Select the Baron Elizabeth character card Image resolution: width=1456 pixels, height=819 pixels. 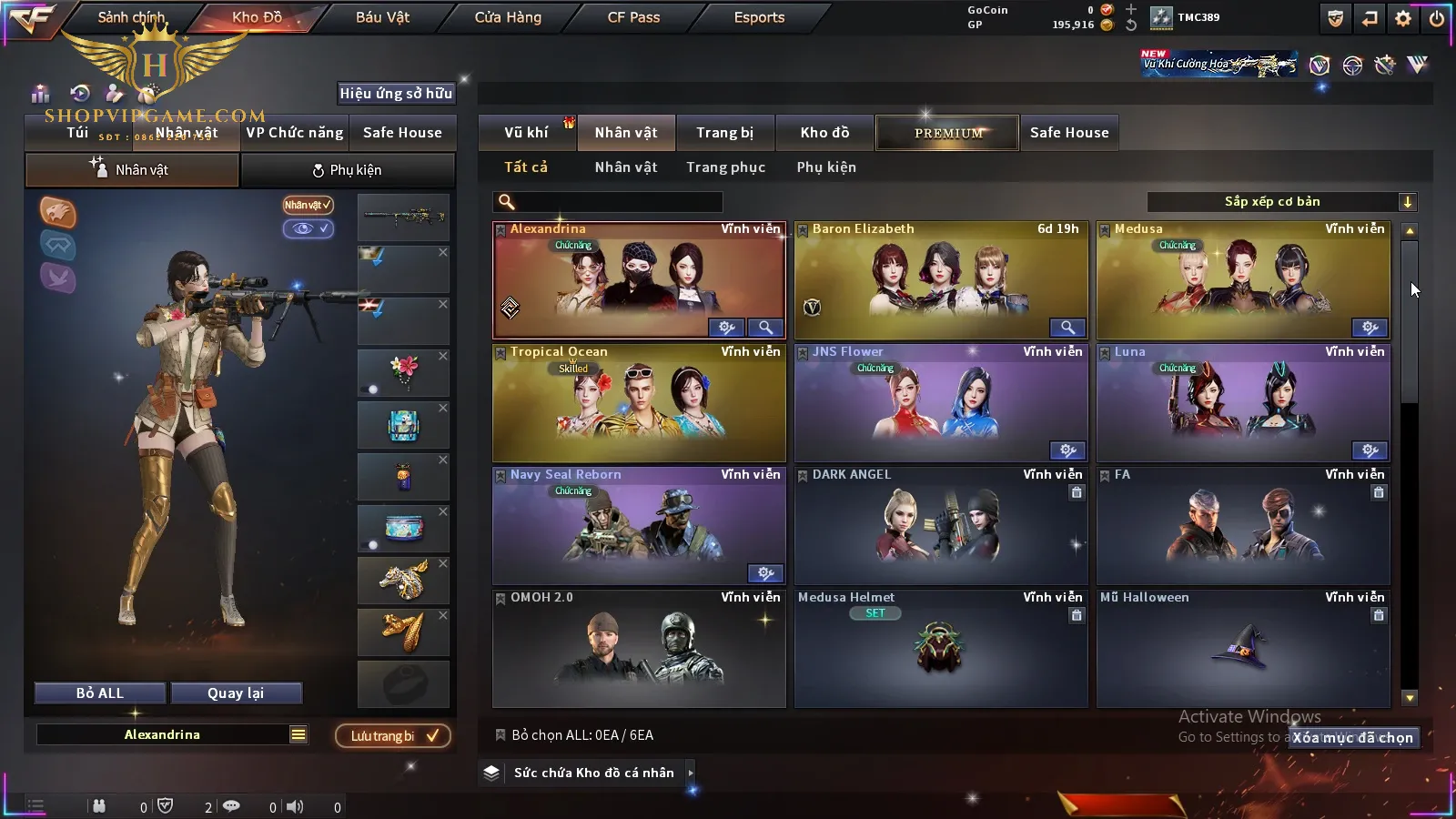click(941, 281)
